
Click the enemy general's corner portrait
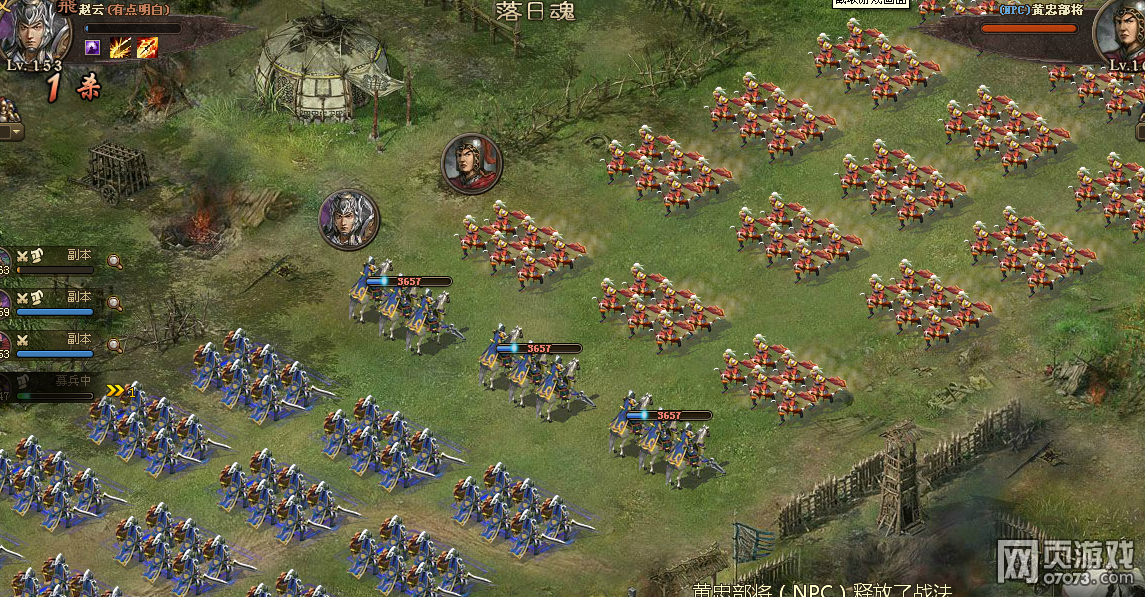(x=1122, y=34)
